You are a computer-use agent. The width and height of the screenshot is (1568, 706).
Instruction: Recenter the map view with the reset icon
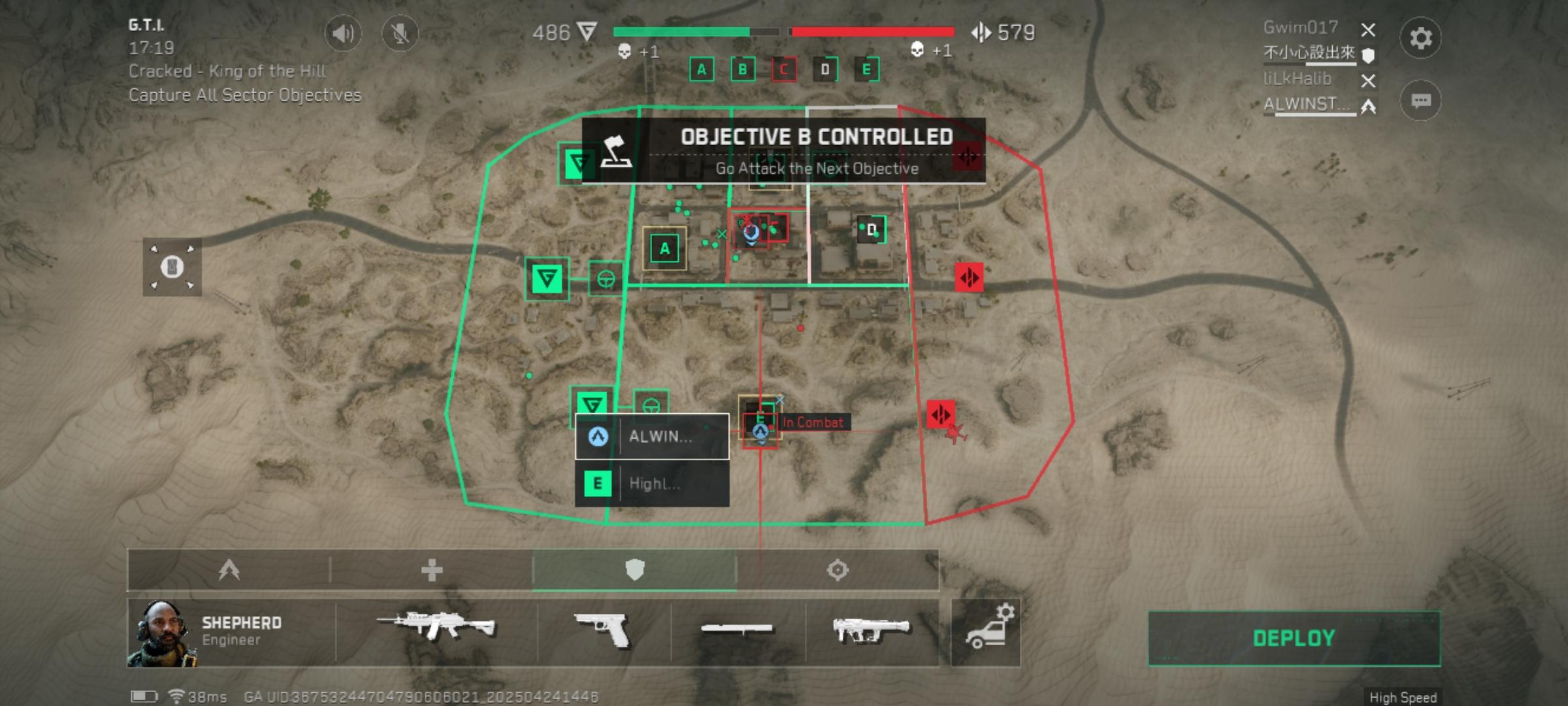click(x=172, y=267)
